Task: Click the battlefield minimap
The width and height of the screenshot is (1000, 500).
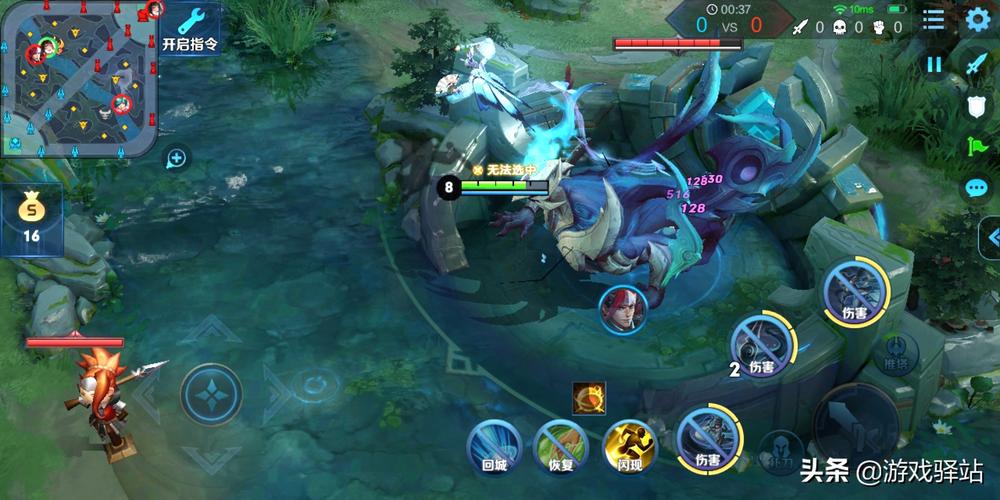Action: pyautogui.click(x=78, y=78)
